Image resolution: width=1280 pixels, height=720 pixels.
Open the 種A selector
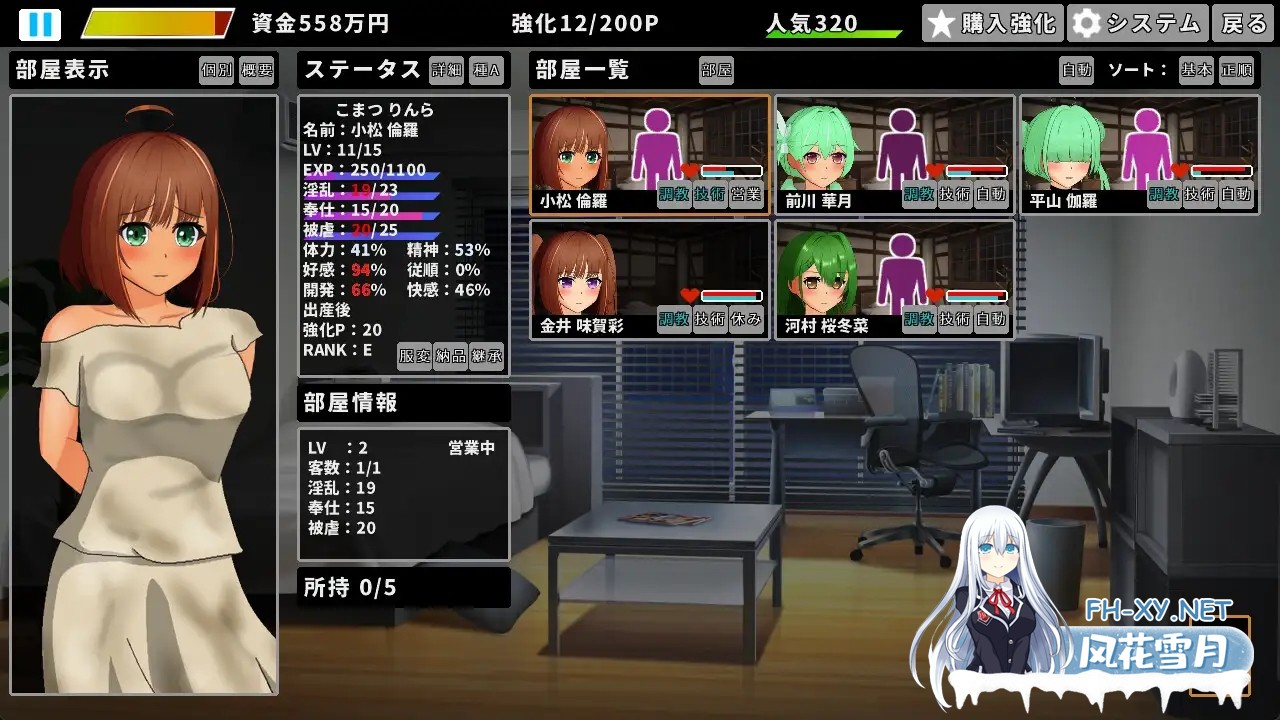487,71
